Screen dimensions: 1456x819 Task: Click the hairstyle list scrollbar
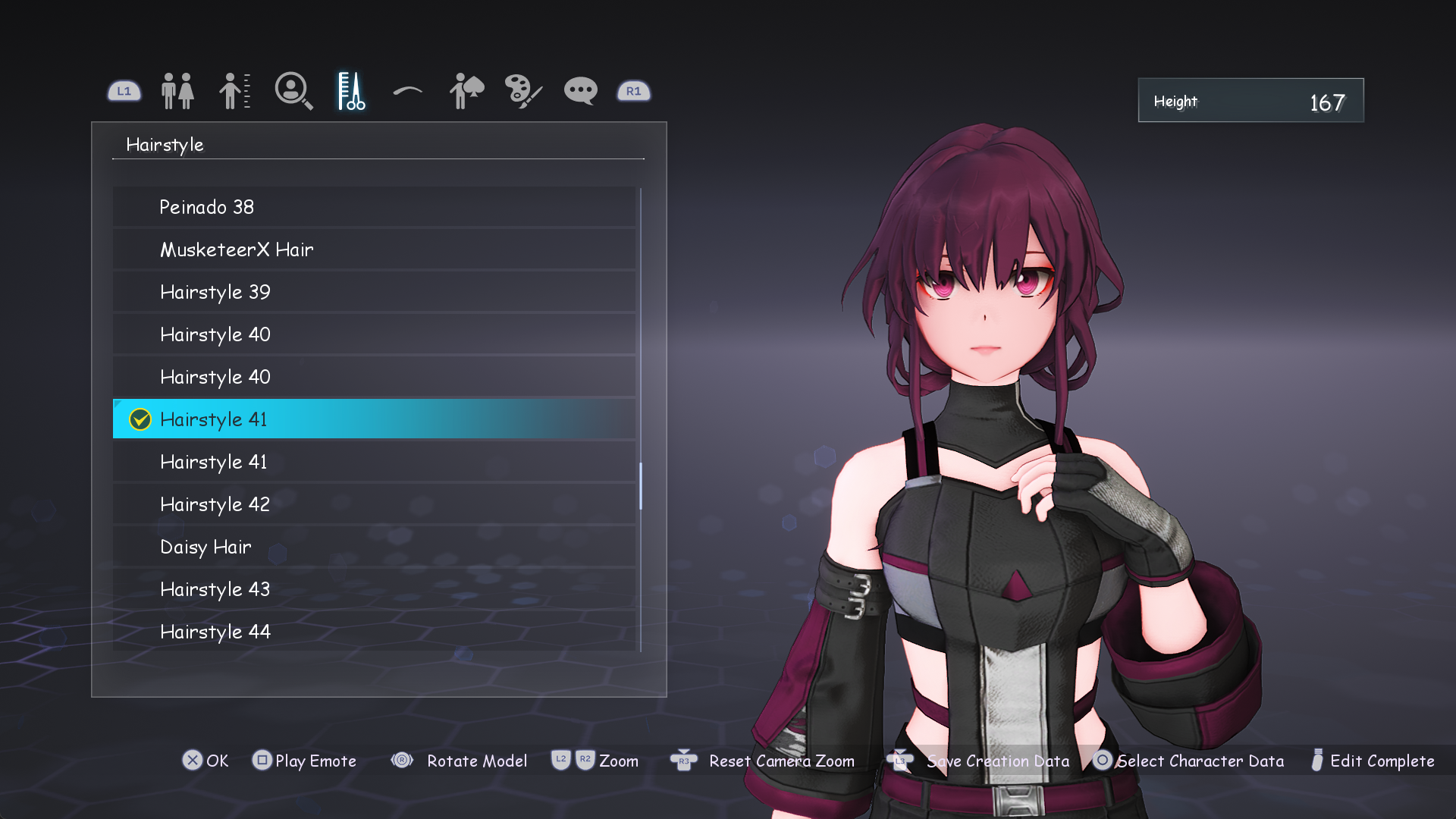tap(641, 486)
